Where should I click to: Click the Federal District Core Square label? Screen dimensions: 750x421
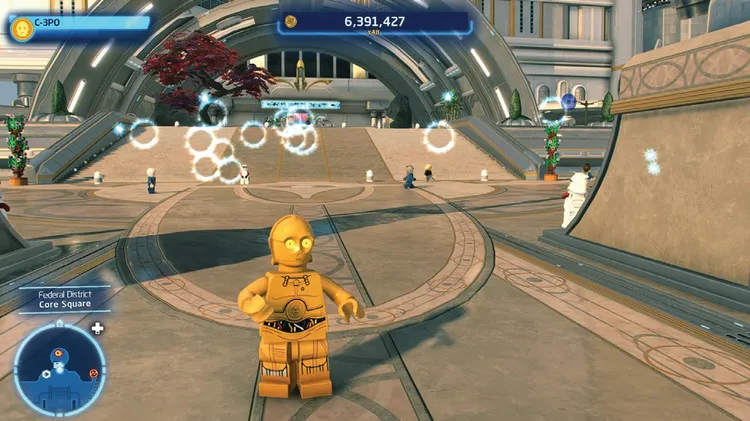click(x=64, y=300)
